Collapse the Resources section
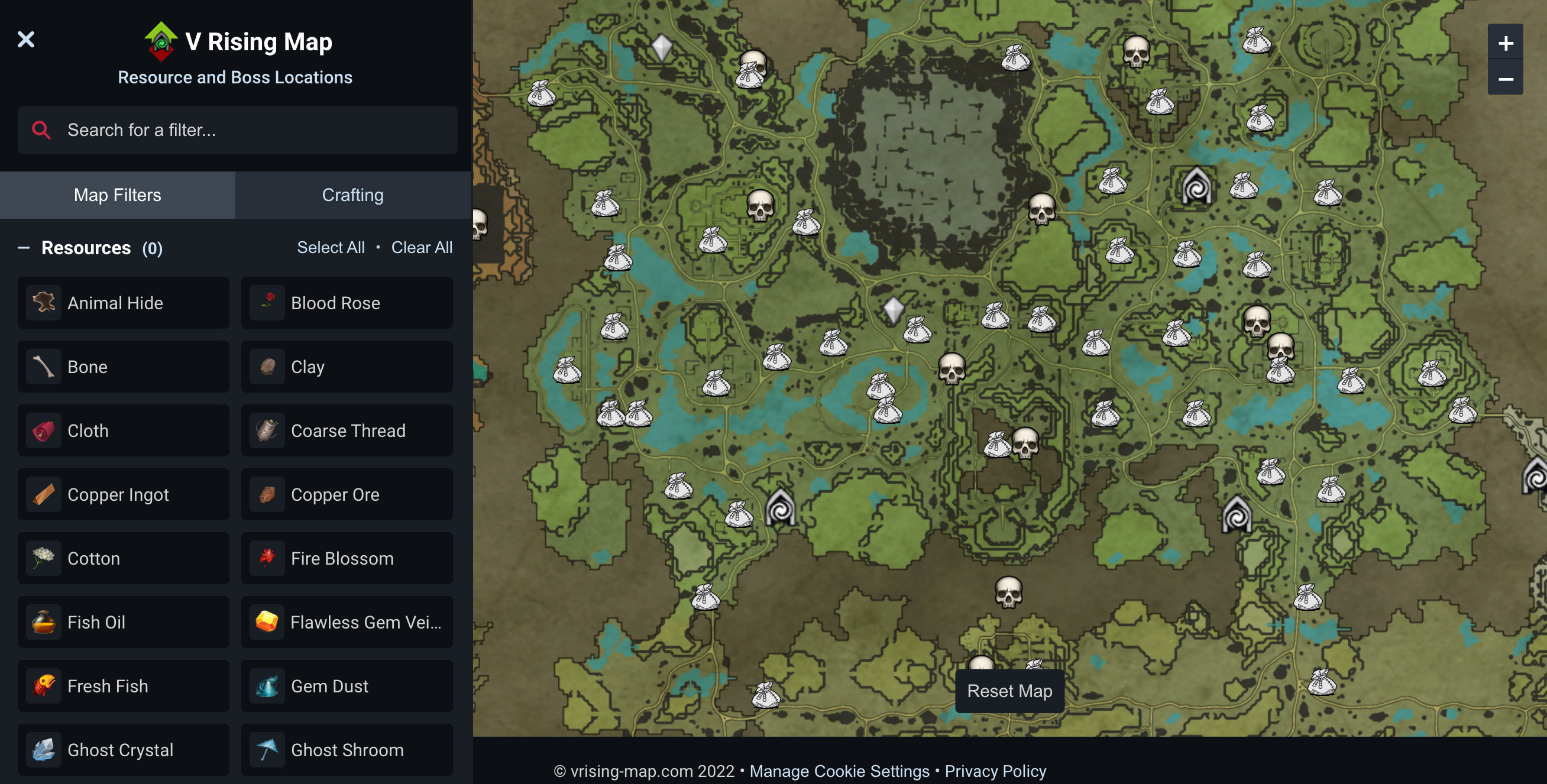This screenshot has height=784, width=1547. (24, 248)
